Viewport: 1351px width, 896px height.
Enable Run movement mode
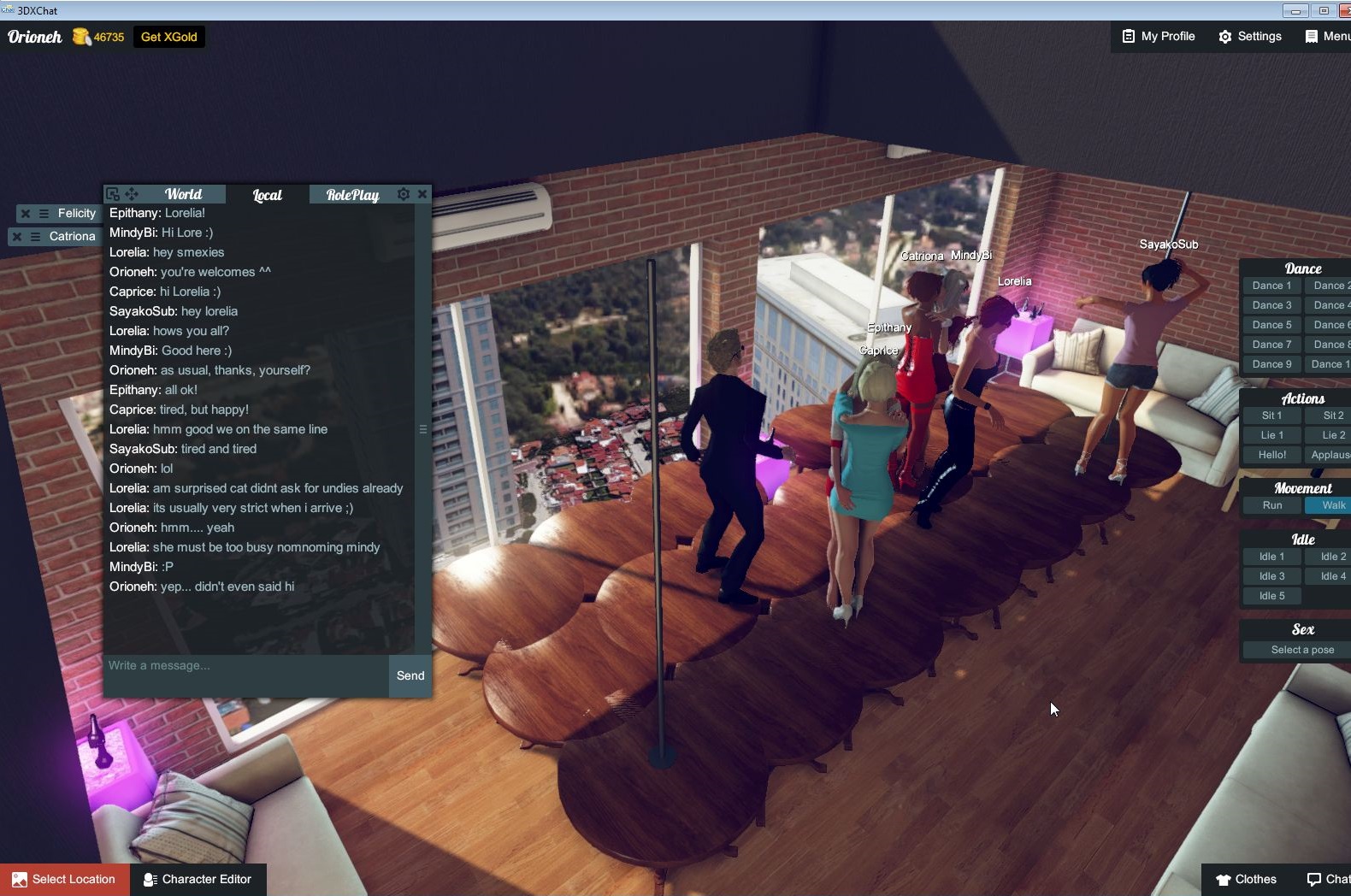pos(1271,505)
